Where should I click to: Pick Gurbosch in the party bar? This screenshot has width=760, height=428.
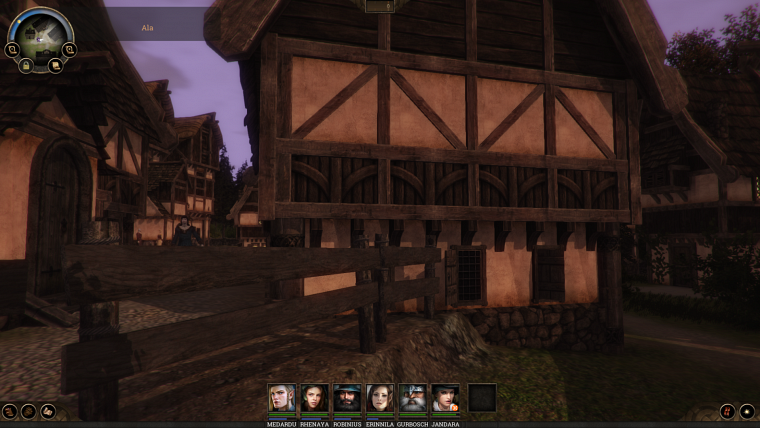coord(412,398)
